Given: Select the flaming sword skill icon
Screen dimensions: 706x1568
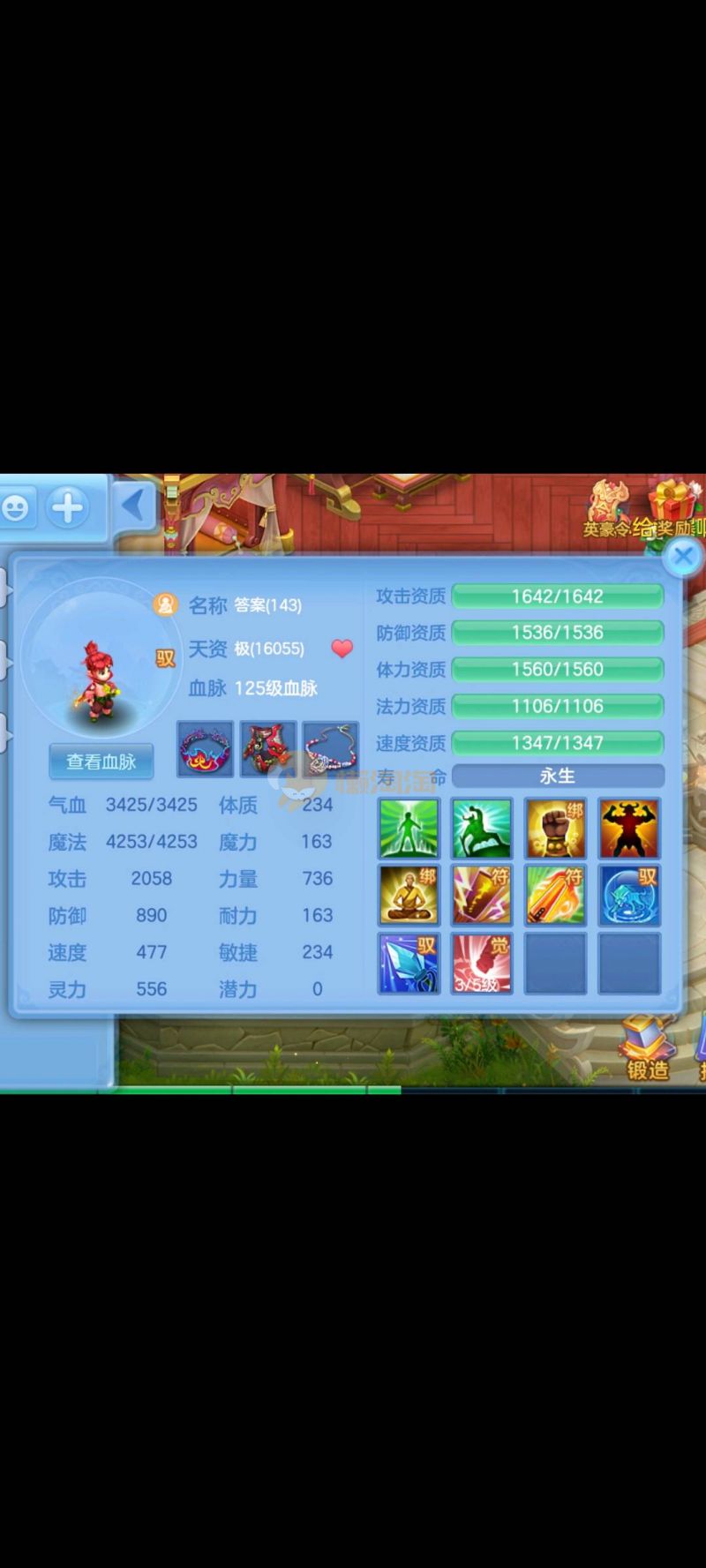Looking at the screenshot, I should 555,895.
